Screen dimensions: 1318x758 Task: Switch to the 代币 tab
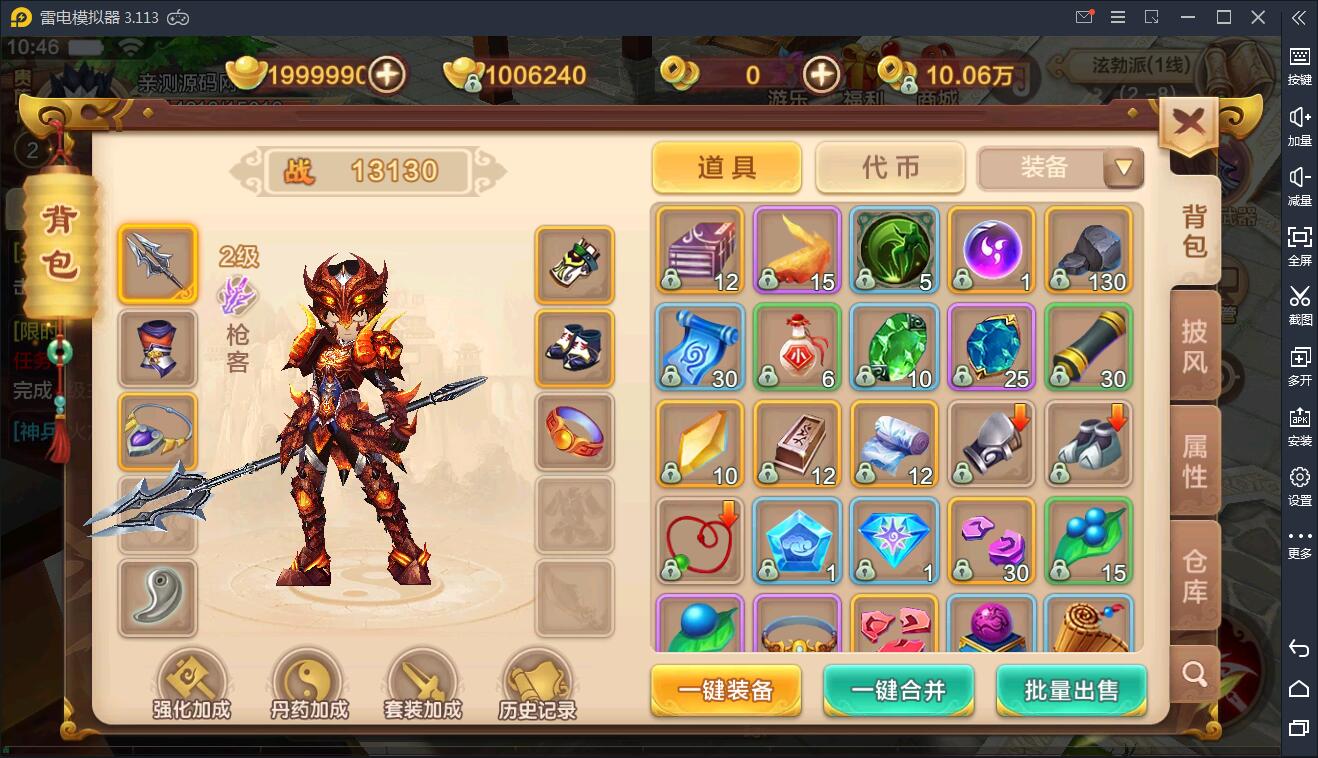(x=889, y=168)
